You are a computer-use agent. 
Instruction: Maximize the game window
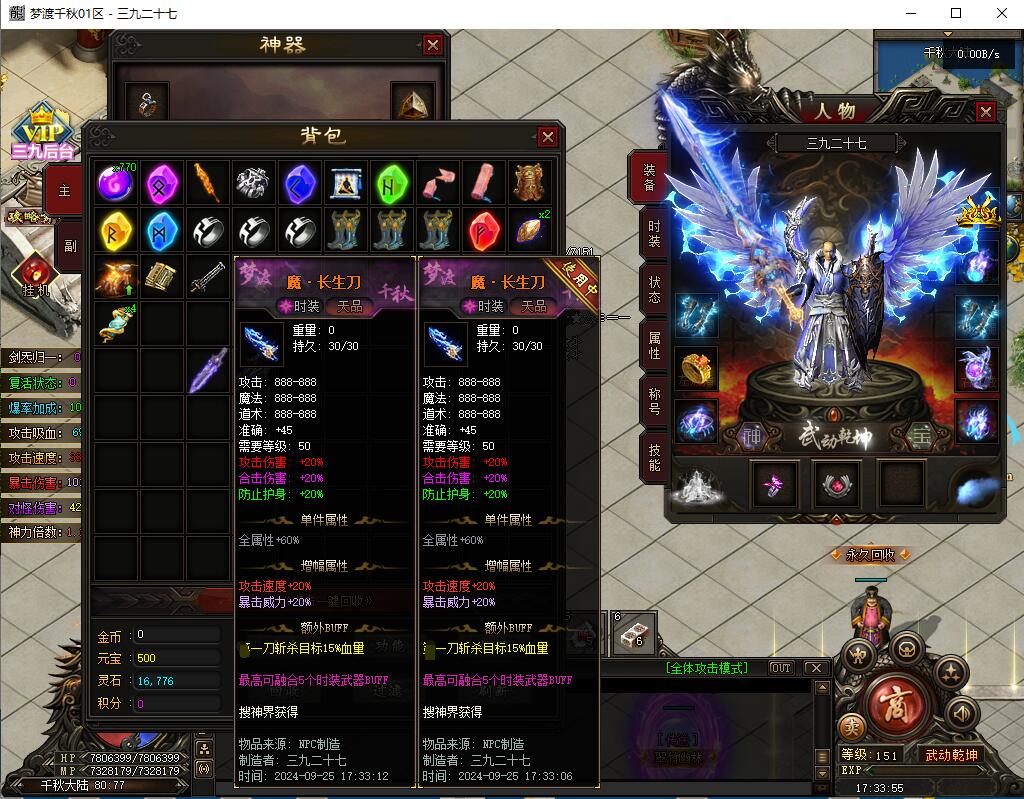coord(956,14)
